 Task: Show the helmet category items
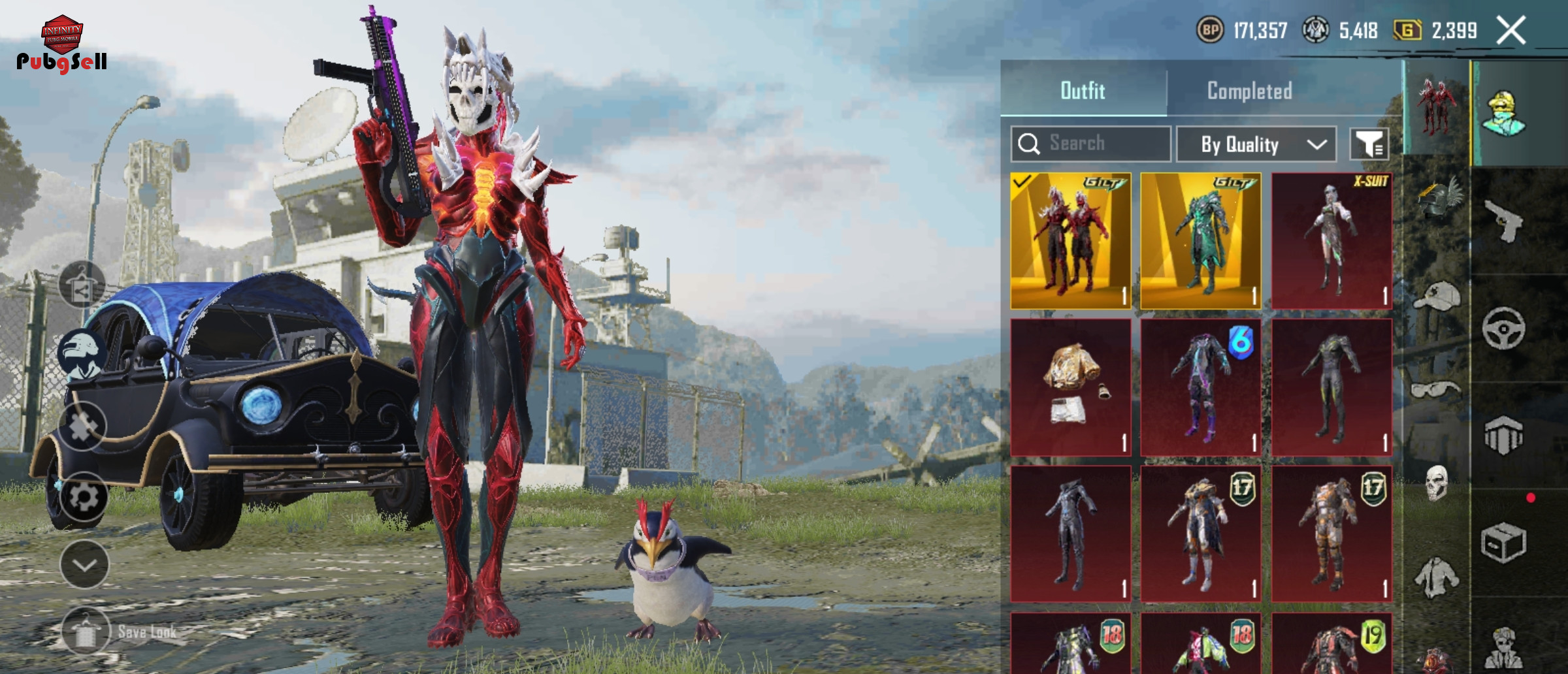pos(1437,197)
